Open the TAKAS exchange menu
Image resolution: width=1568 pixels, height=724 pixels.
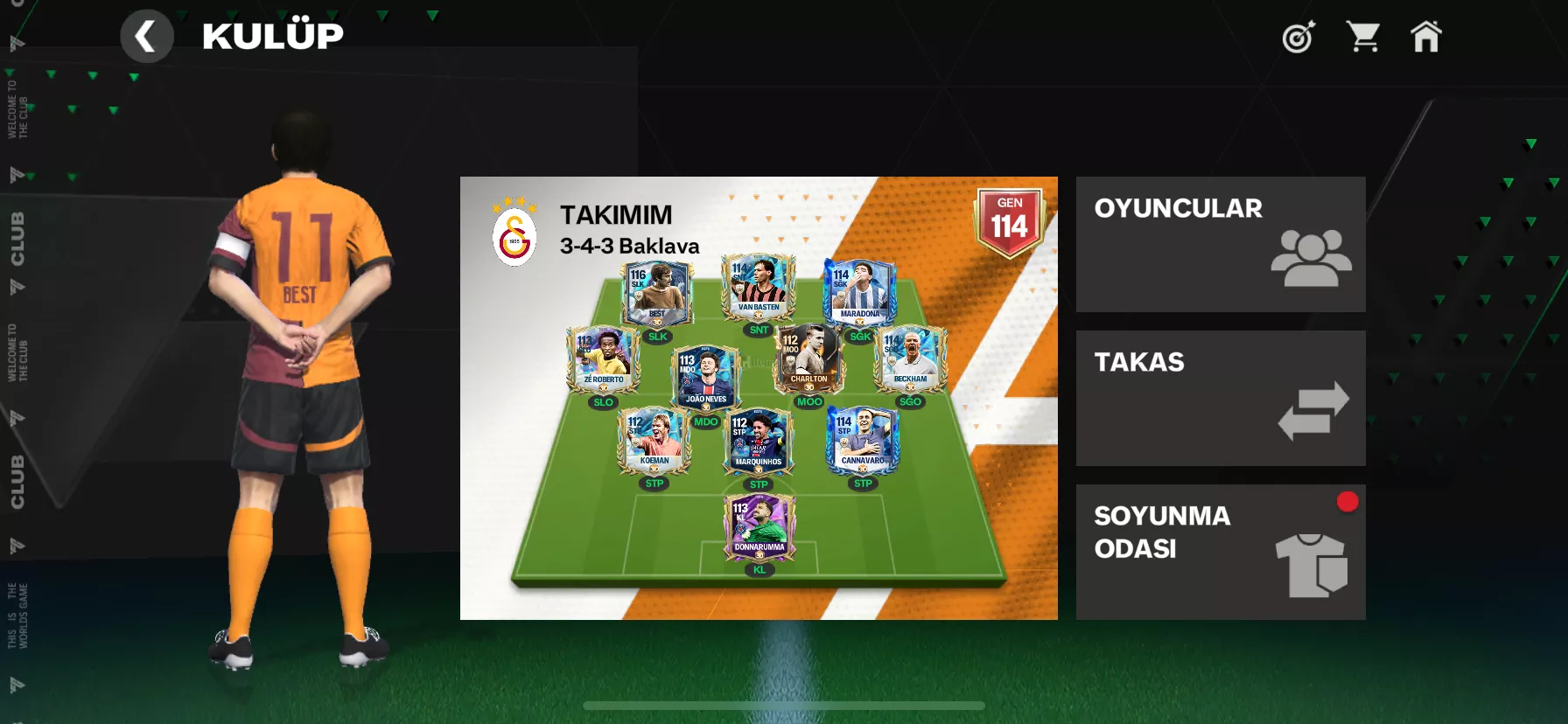click(1220, 398)
